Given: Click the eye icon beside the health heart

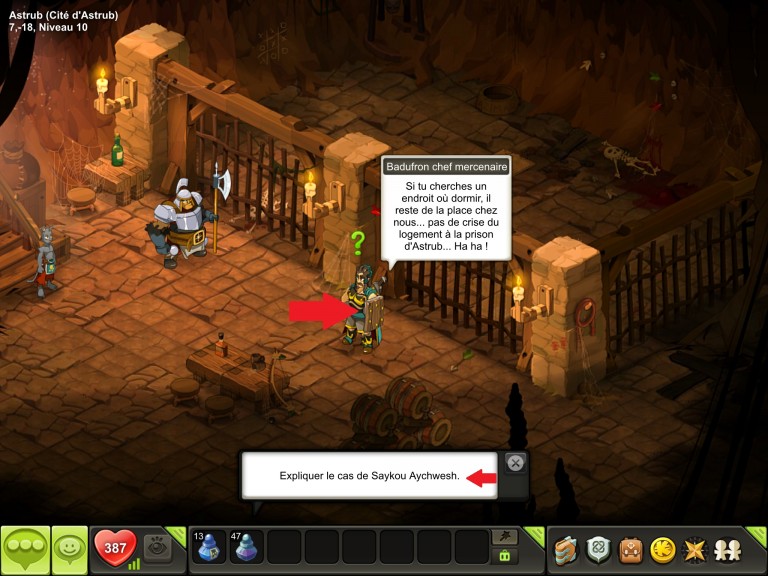Looking at the screenshot, I should coord(157,547).
